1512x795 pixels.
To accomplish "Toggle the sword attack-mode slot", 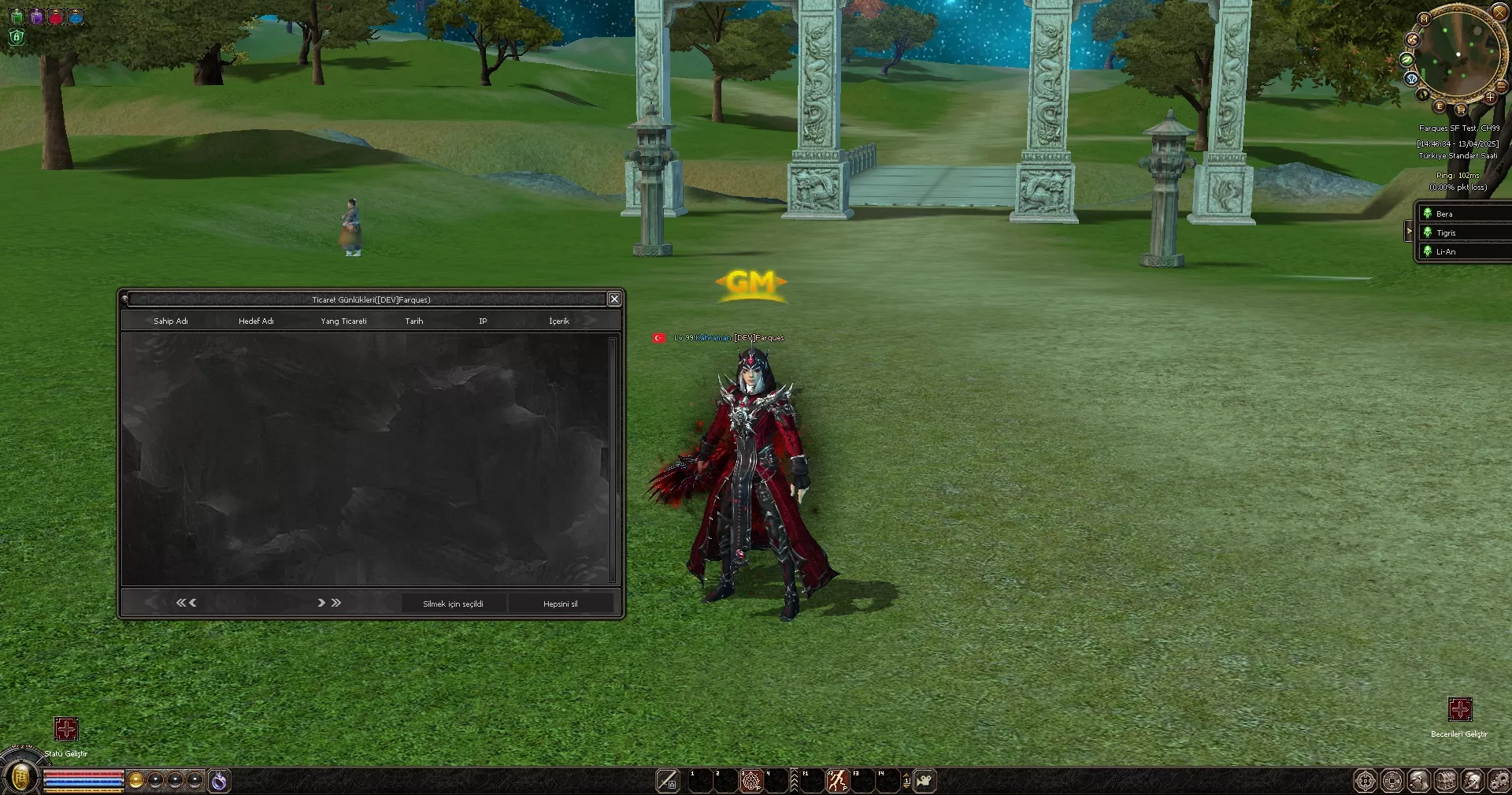I will click(x=668, y=780).
